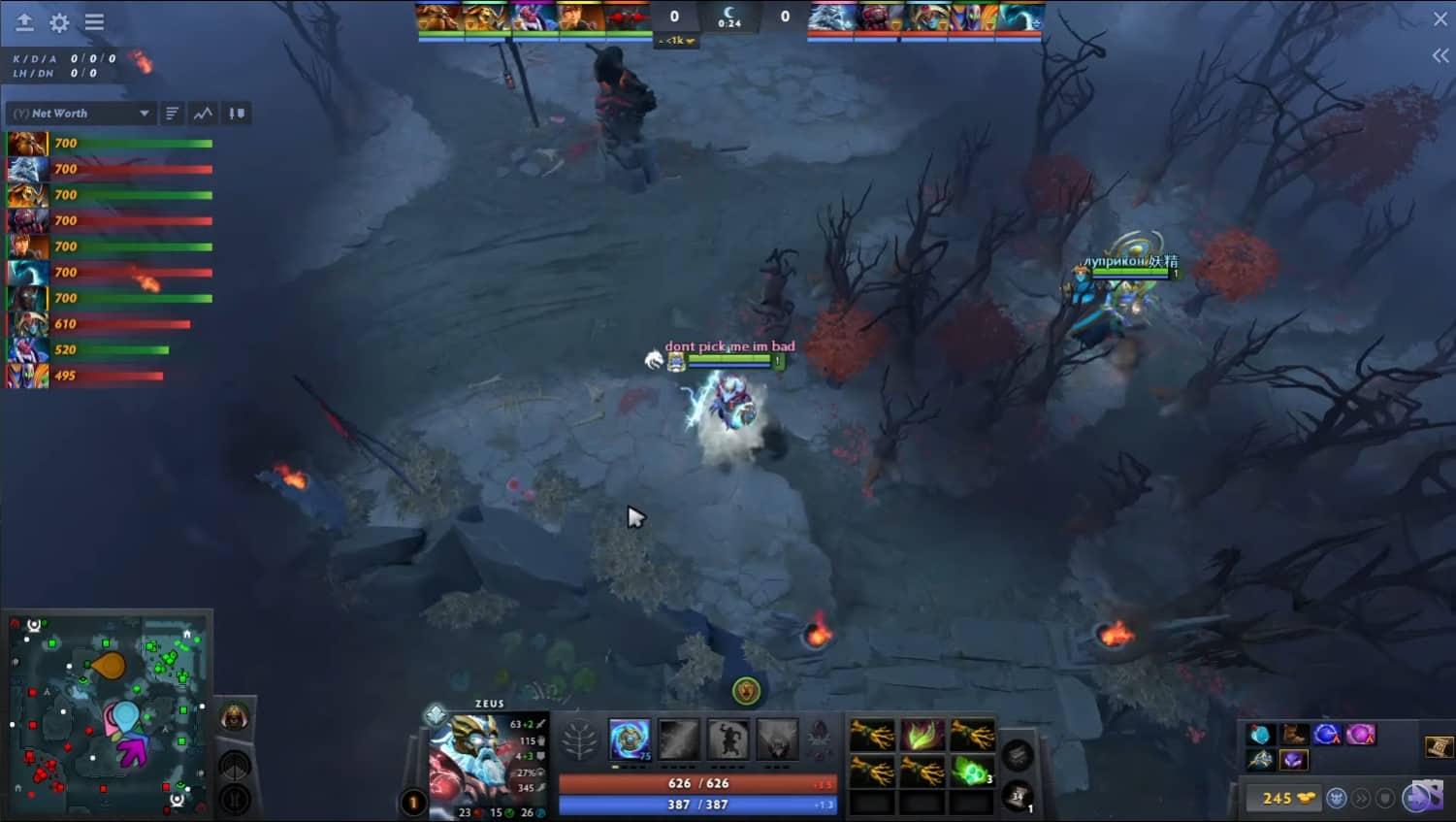Open the scroll icon beside quick-buy

click(1438, 745)
